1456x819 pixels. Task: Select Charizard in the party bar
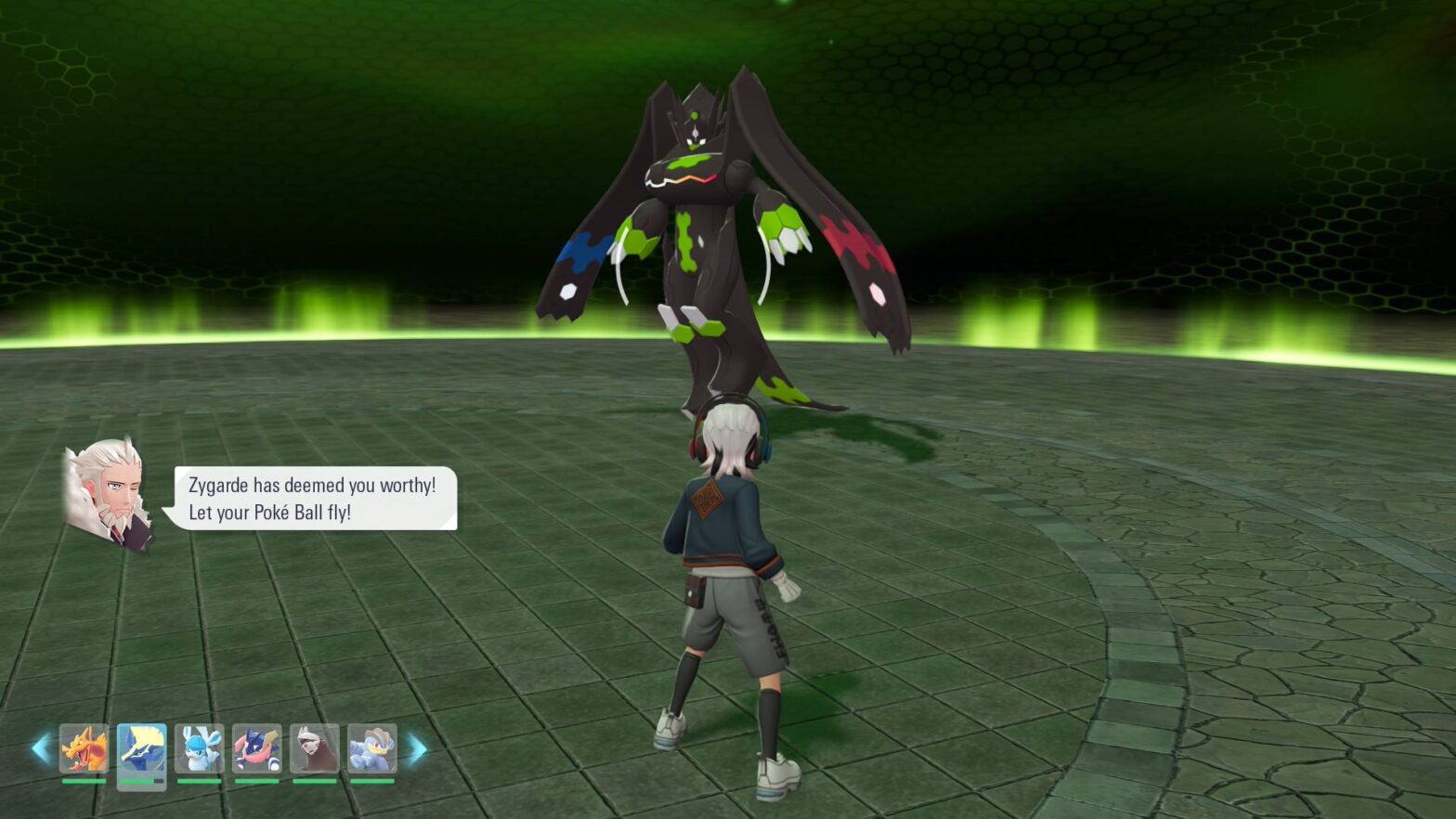click(x=84, y=748)
